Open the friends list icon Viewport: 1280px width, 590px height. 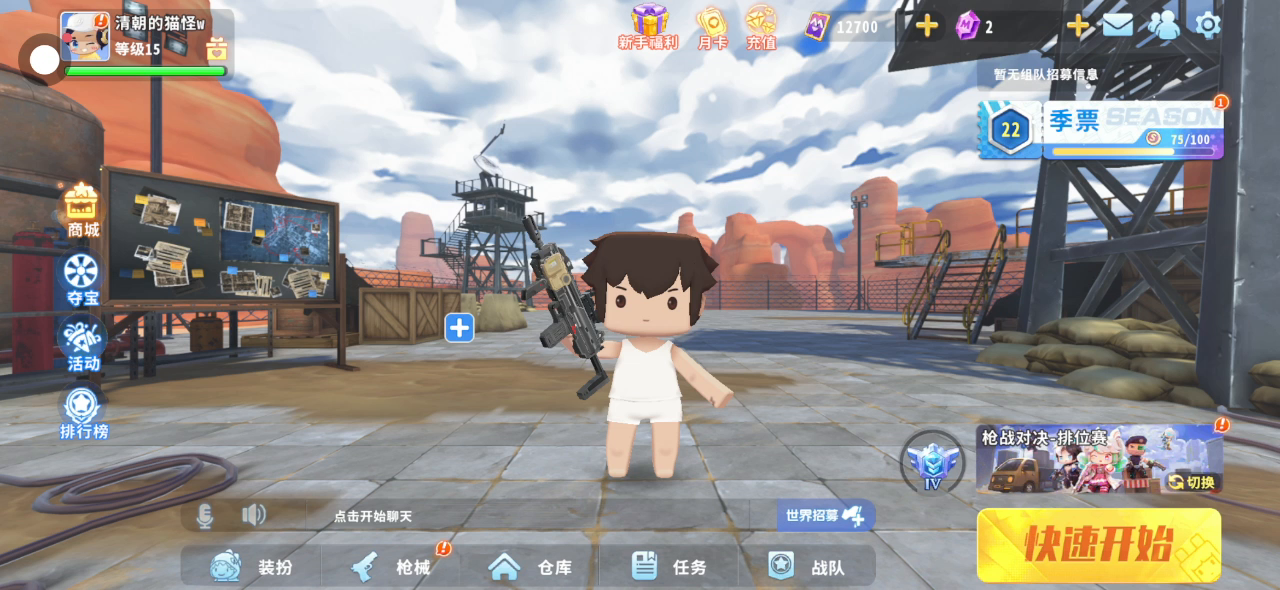[1163, 25]
